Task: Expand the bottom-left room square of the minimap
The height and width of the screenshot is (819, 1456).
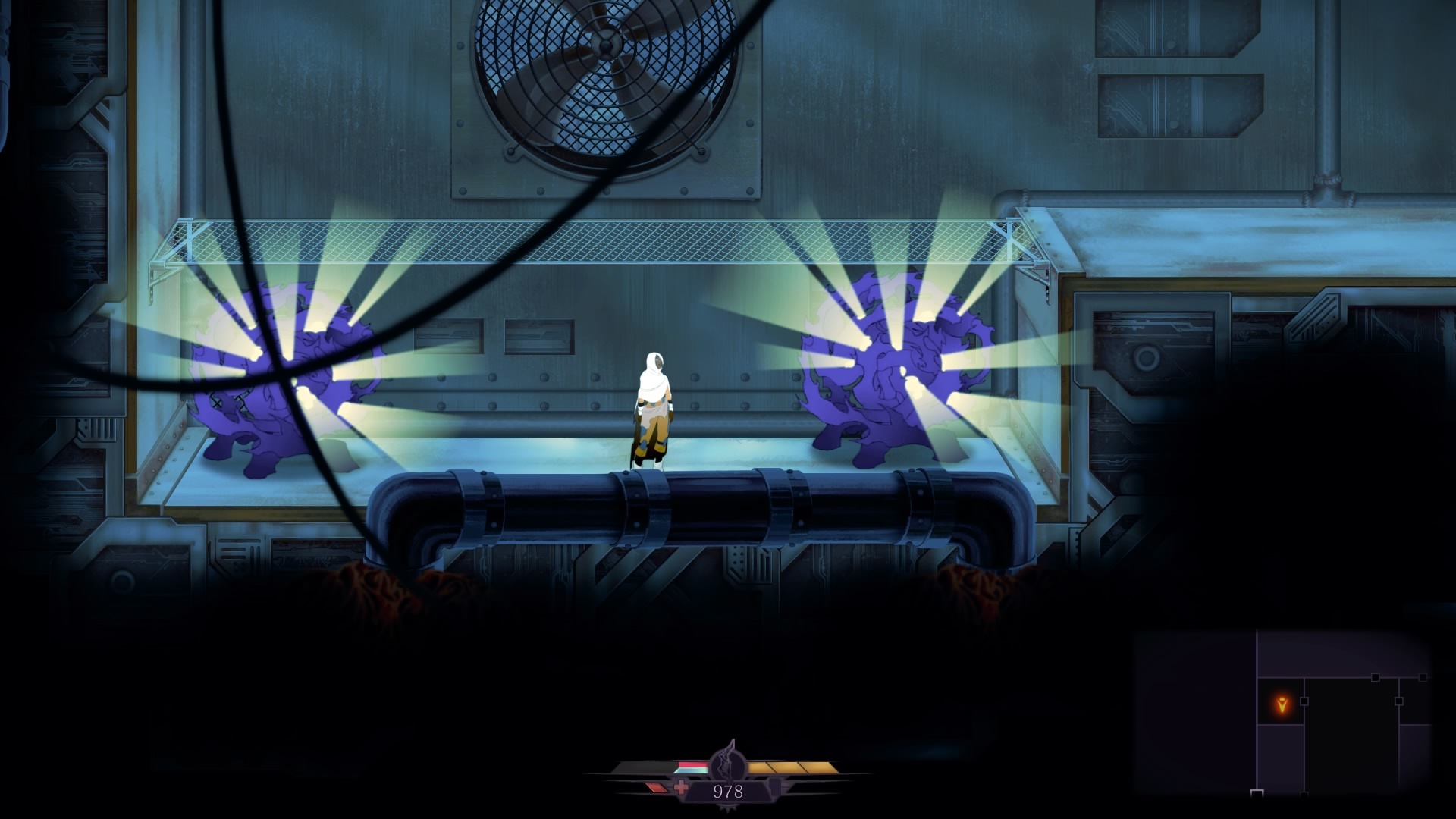Action: (1257, 793)
